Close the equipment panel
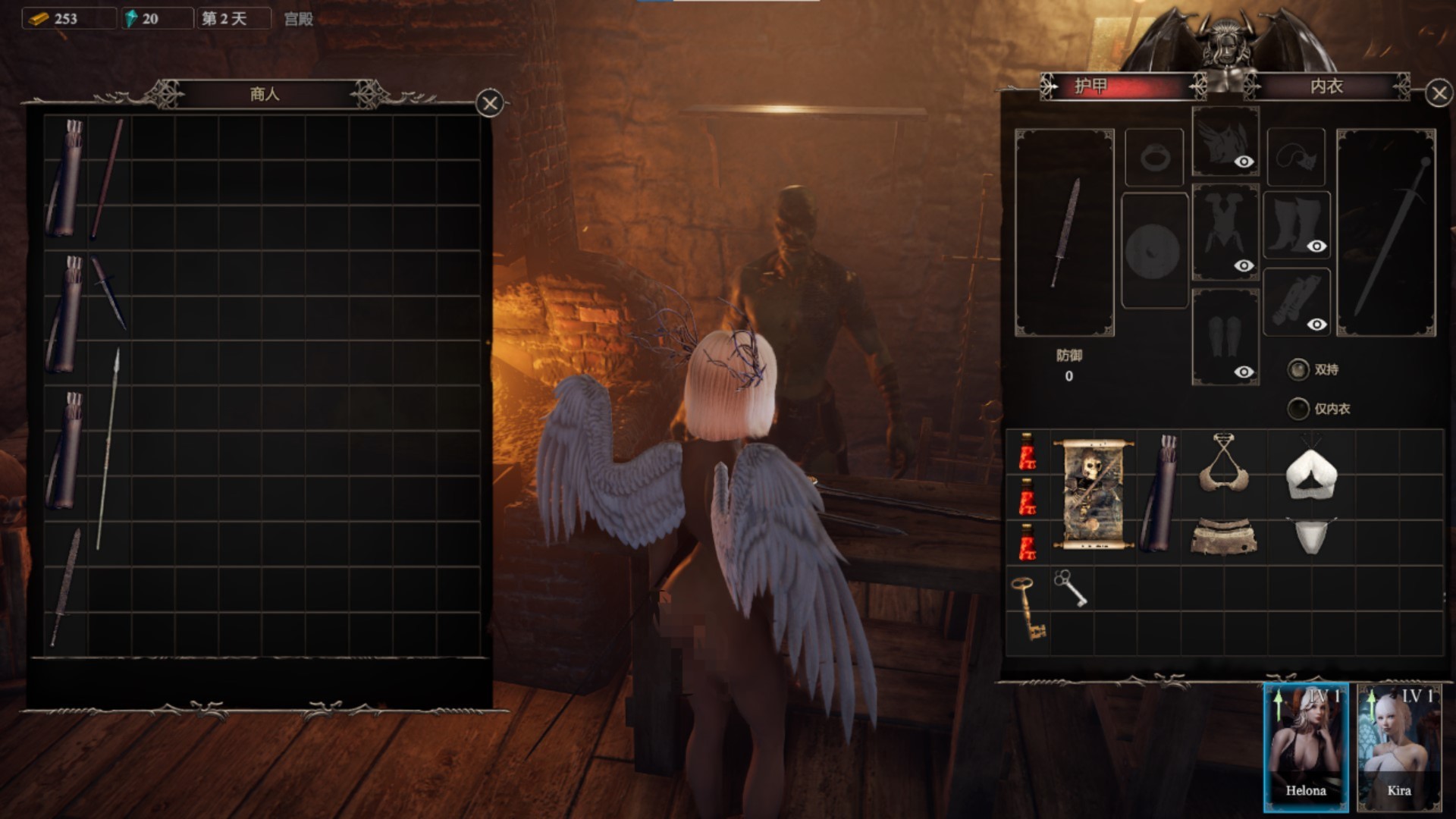The image size is (1456, 819). [1439, 93]
